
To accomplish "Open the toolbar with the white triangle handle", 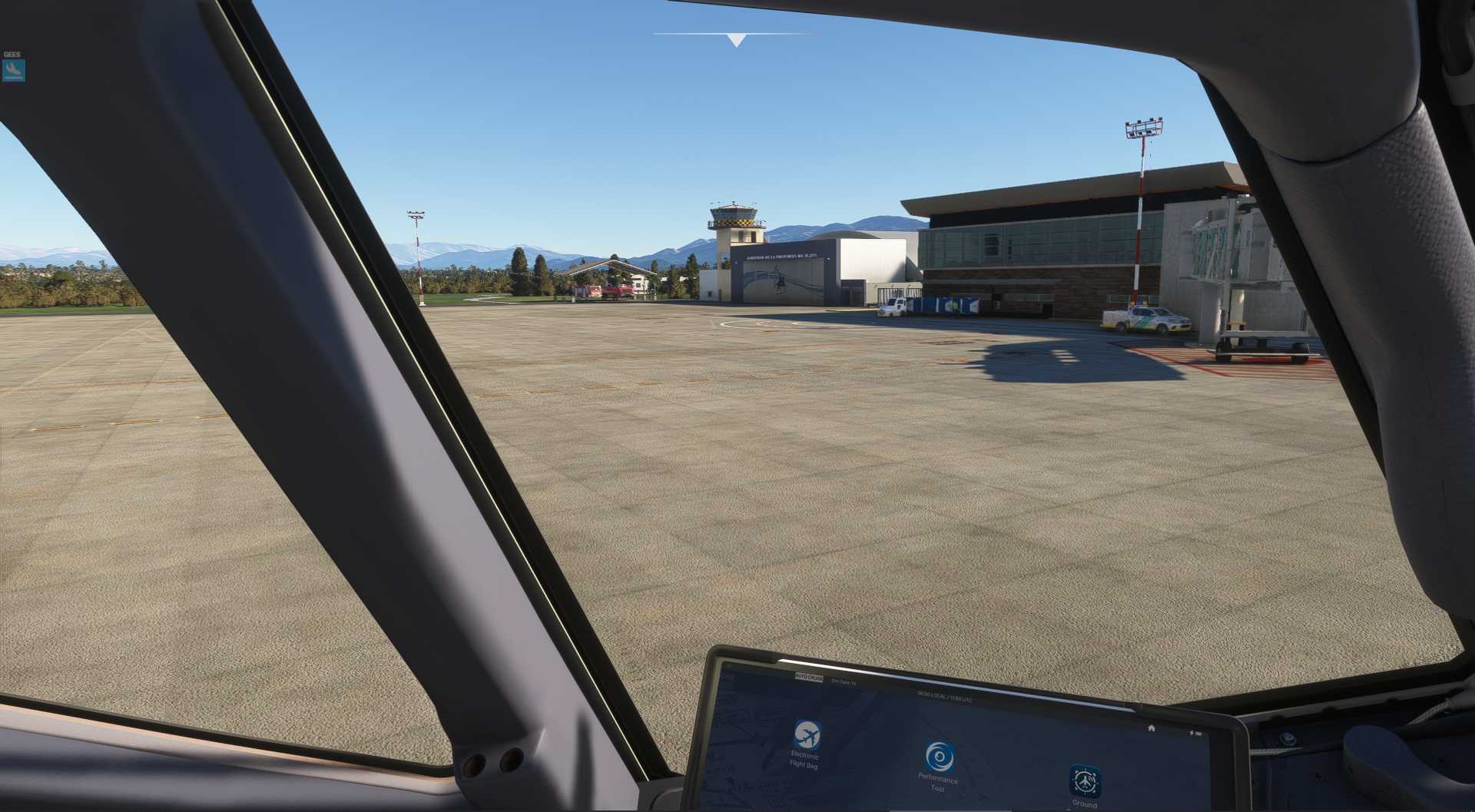I will pos(736,40).
